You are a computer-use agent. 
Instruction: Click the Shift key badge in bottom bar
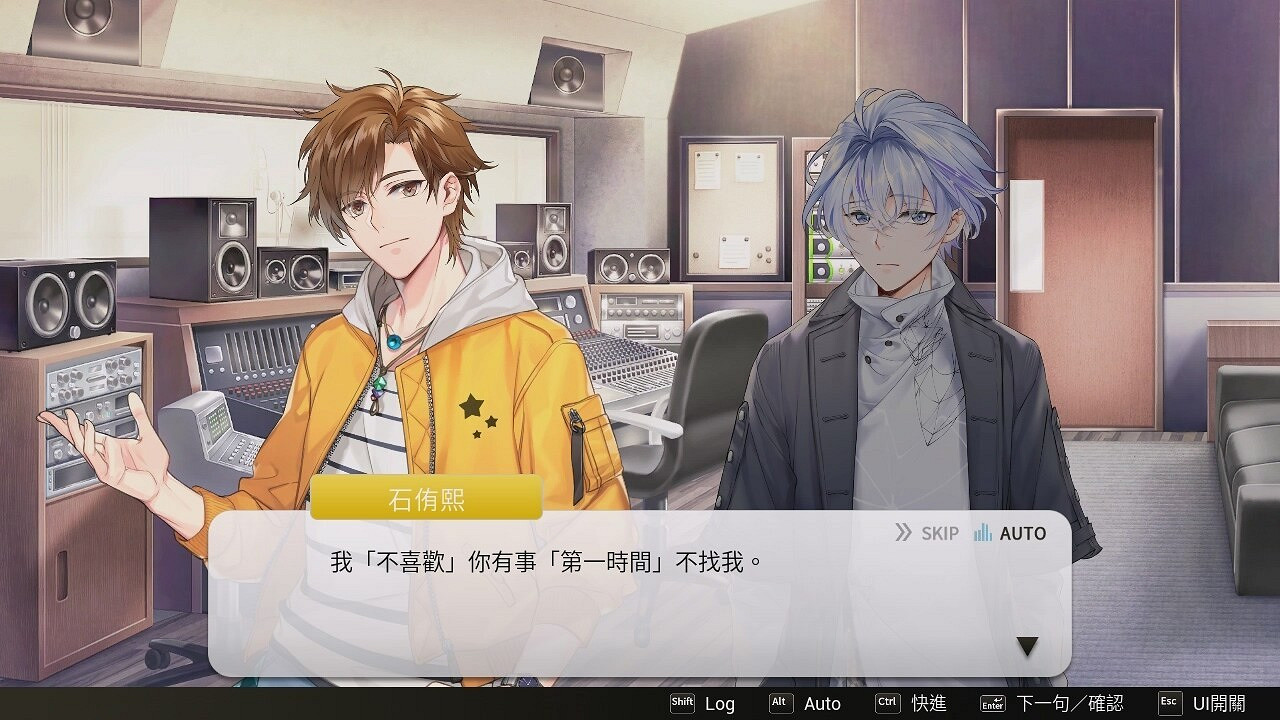[683, 704]
